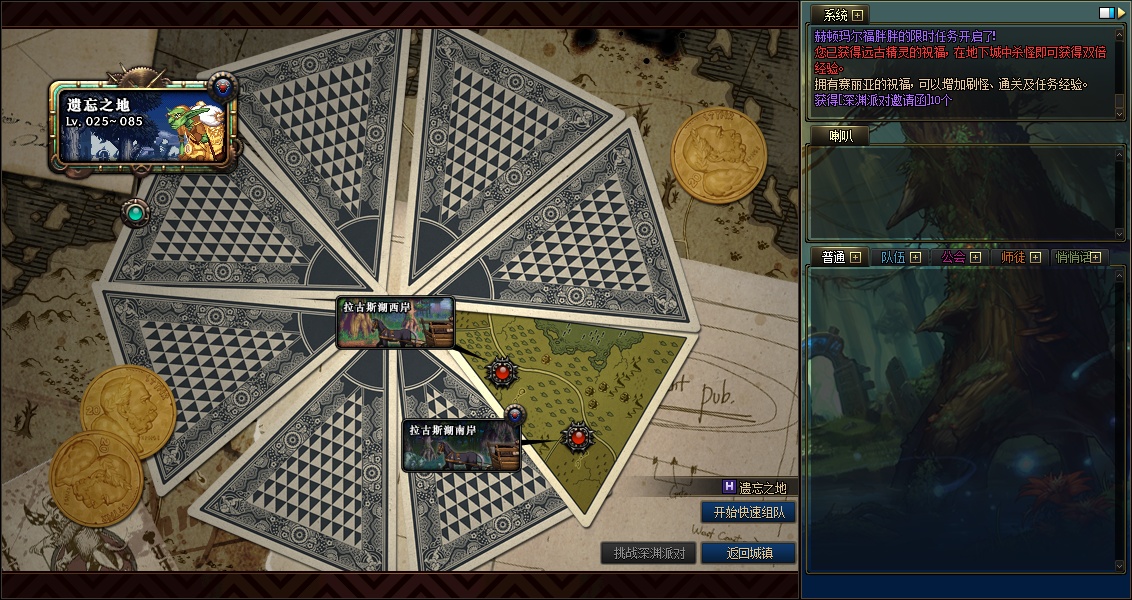
Task: Select the 拉古斯濒南岸 dungeon thumbnail
Action: (x=461, y=445)
